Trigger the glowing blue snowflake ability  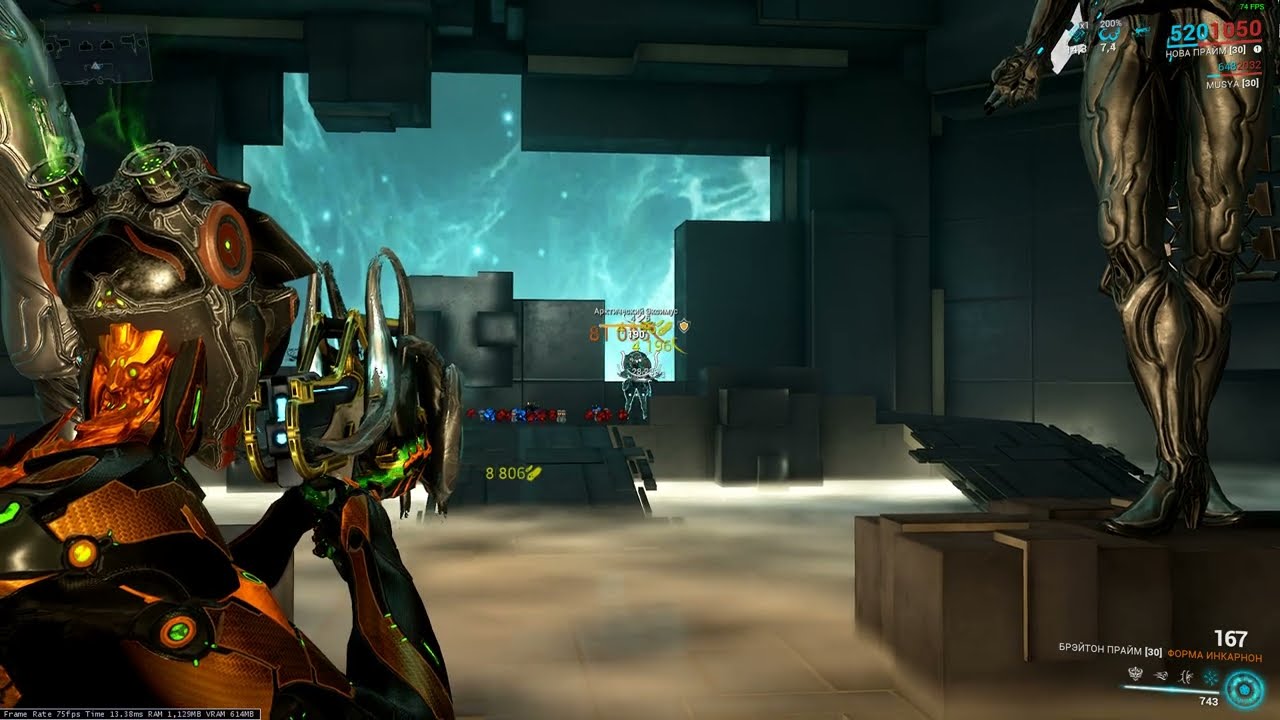(x=1210, y=677)
